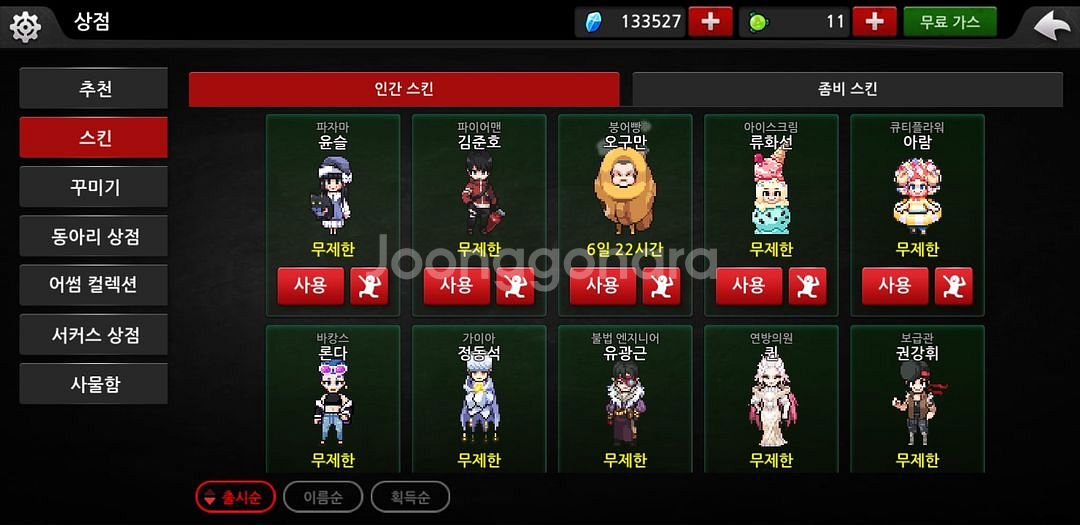Go back with the return arrow
1080x525 pixels.
1051,24
